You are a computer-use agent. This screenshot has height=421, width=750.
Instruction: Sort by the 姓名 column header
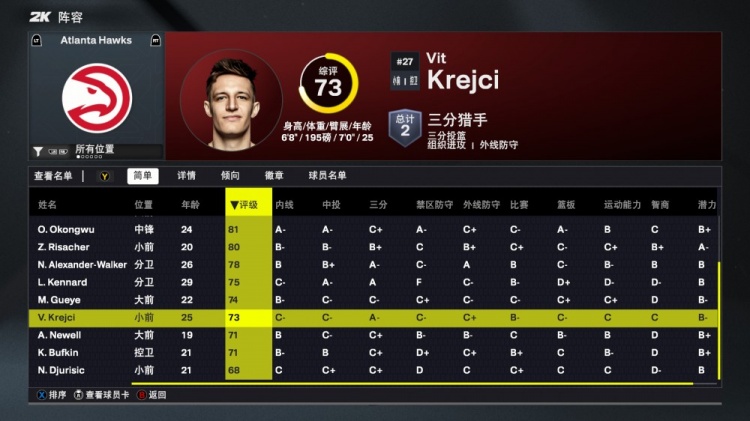pos(48,205)
